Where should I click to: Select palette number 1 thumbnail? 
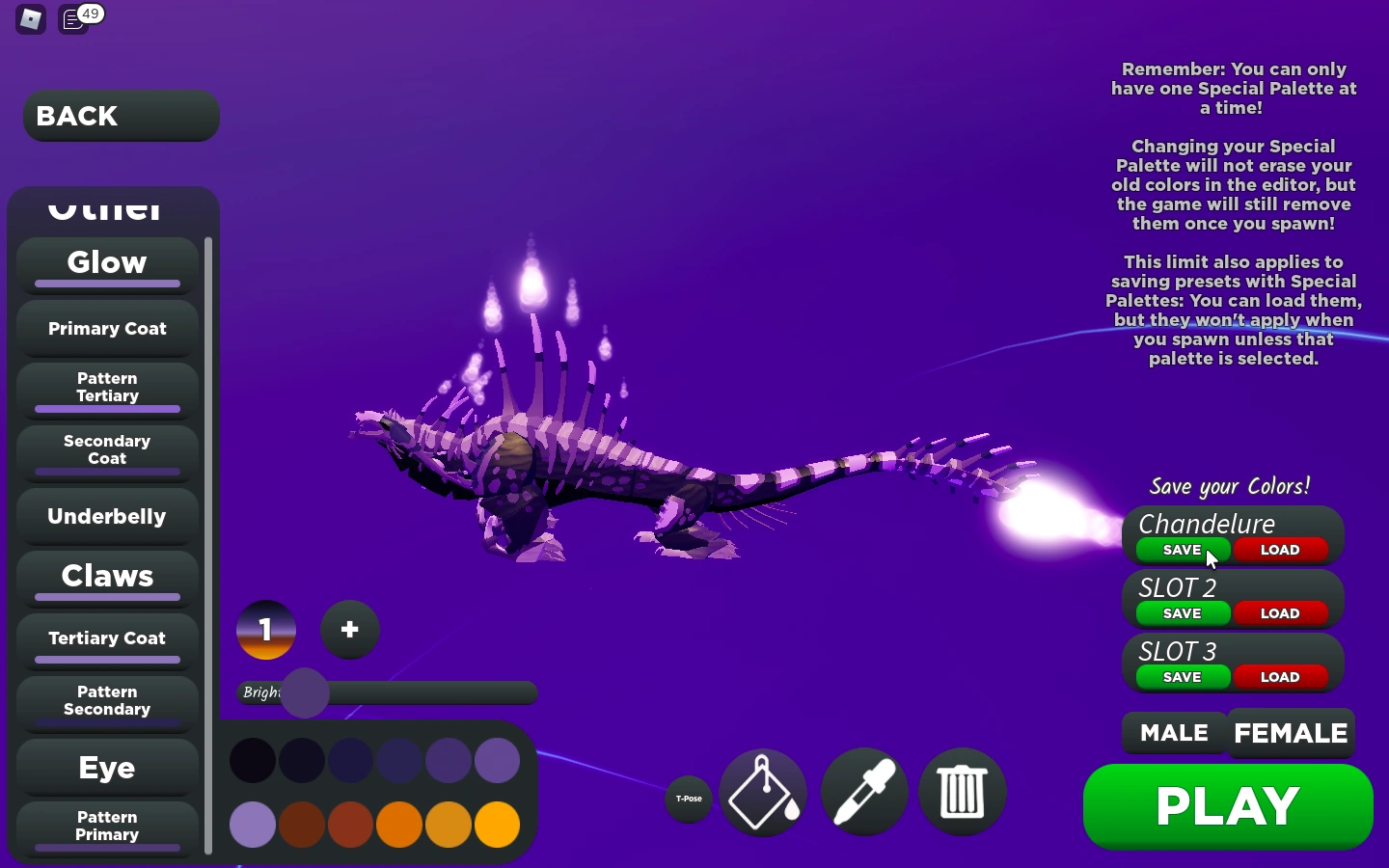(265, 630)
